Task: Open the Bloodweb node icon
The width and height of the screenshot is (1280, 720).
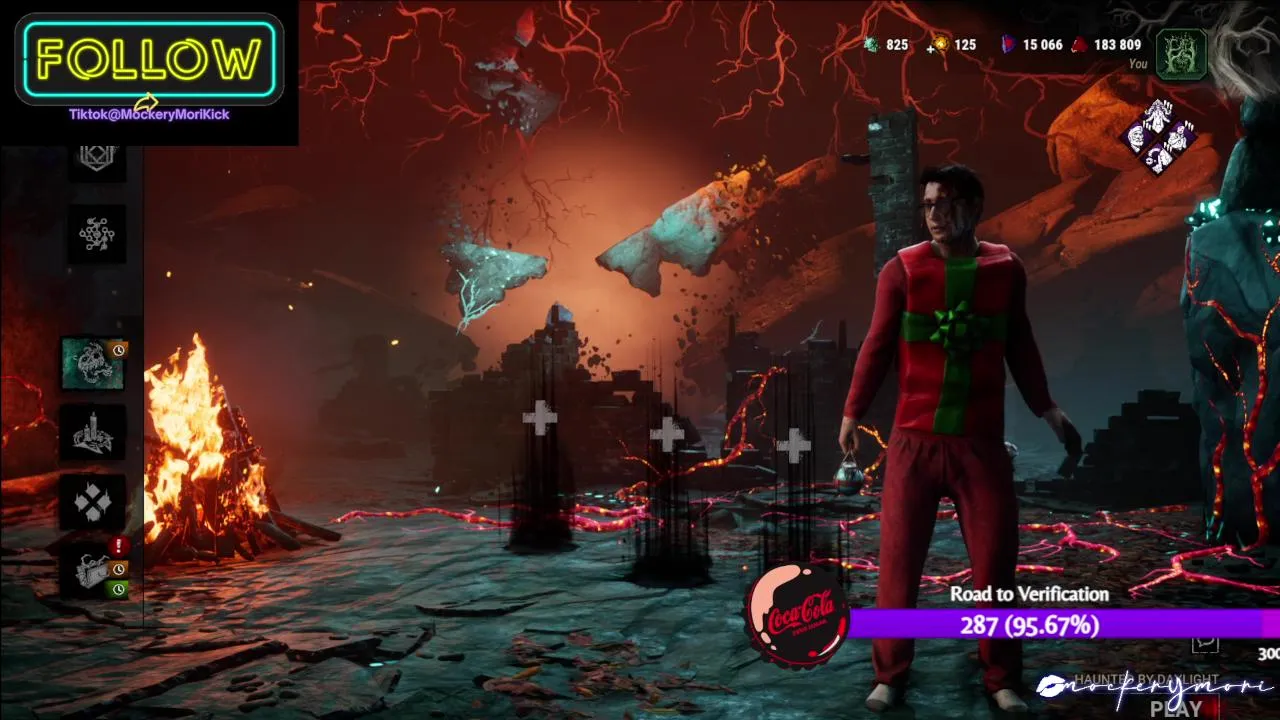Action: tap(96, 234)
